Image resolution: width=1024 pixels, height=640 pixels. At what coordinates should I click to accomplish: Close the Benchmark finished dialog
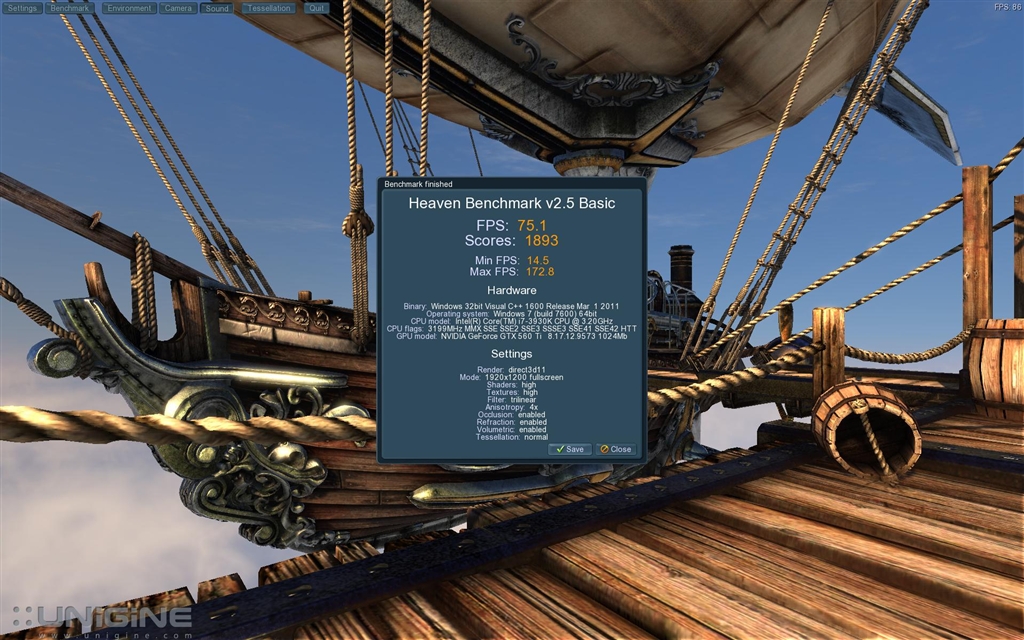[x=616, y=449]
